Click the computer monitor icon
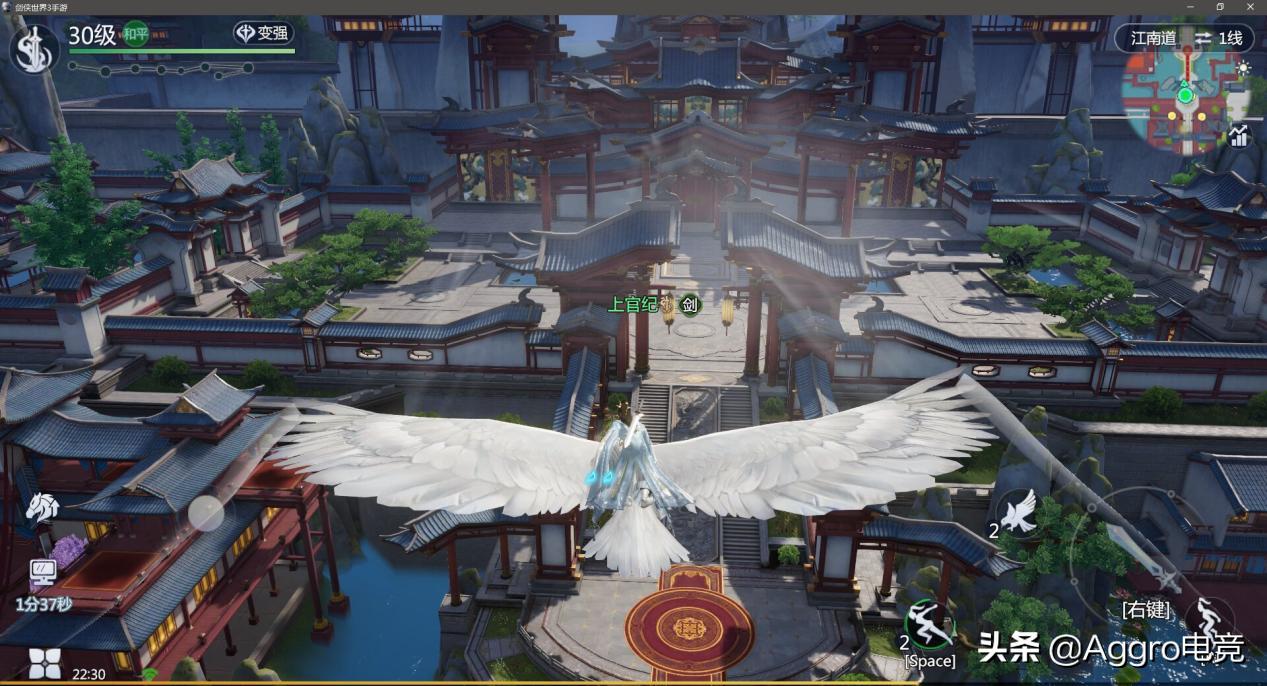The height and width of the screenshot is (686, 1267). pyautogui.click(x=43, y=573)
